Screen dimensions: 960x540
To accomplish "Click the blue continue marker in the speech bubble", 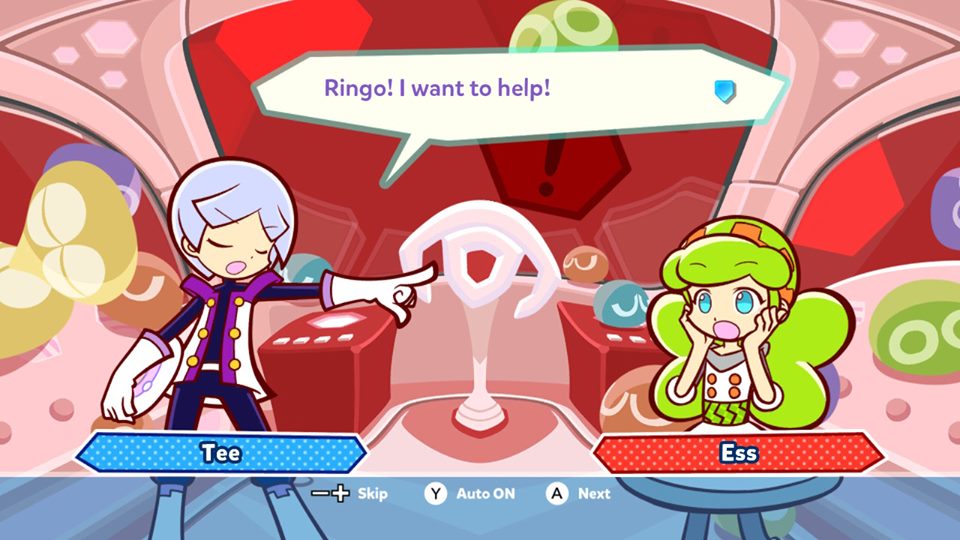I will coord(724,92).
